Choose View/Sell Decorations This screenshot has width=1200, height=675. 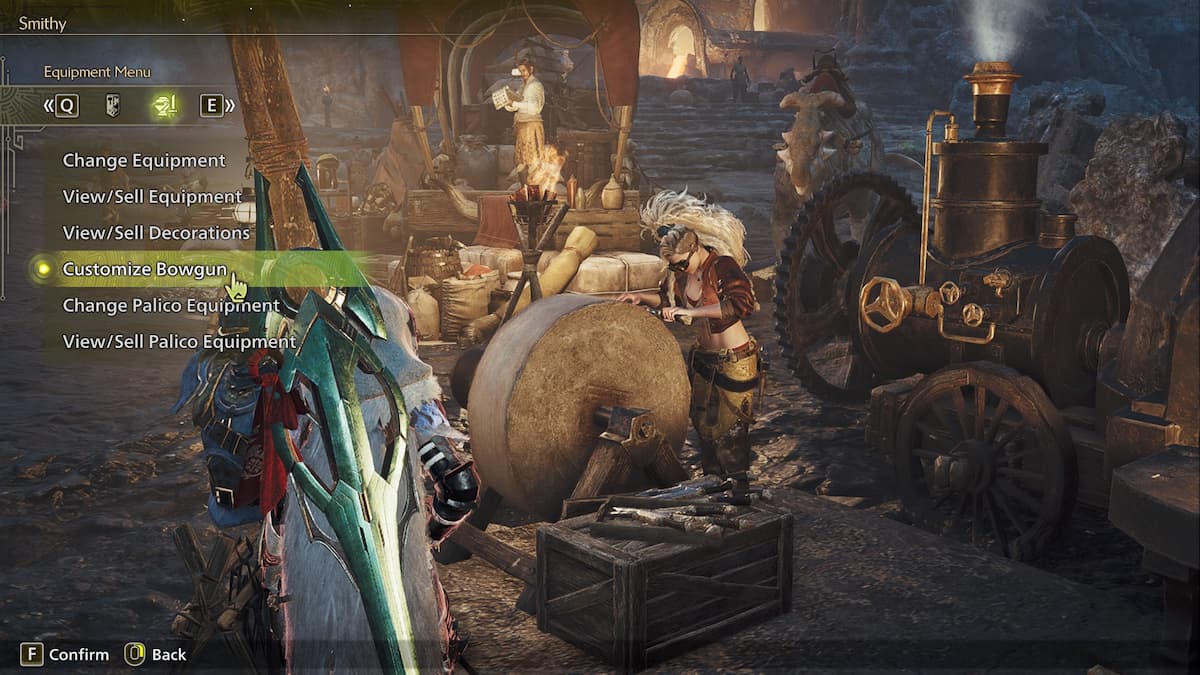(x=156, y=233)
